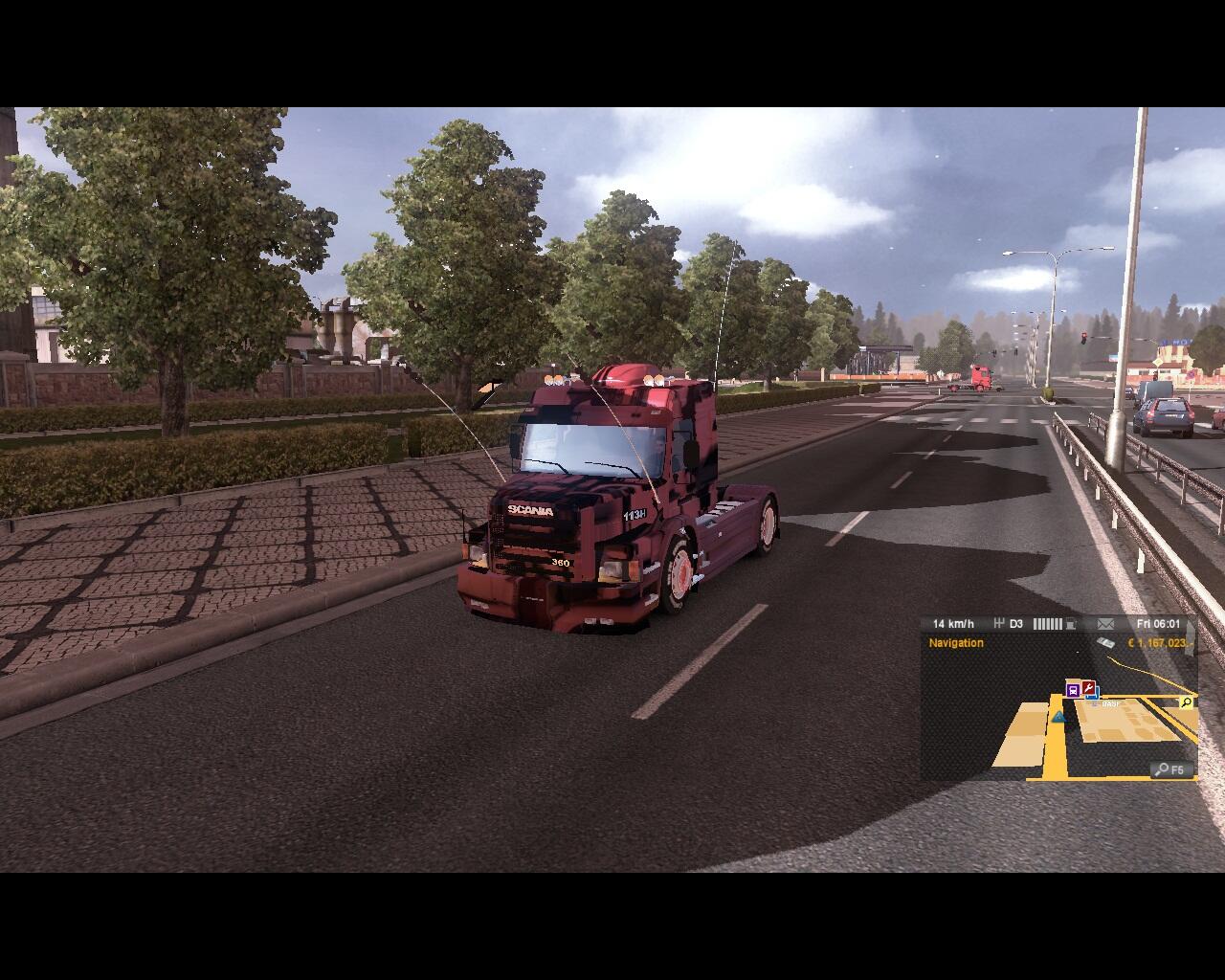Select the purple truck dealer marker

tap(1073, 689)
